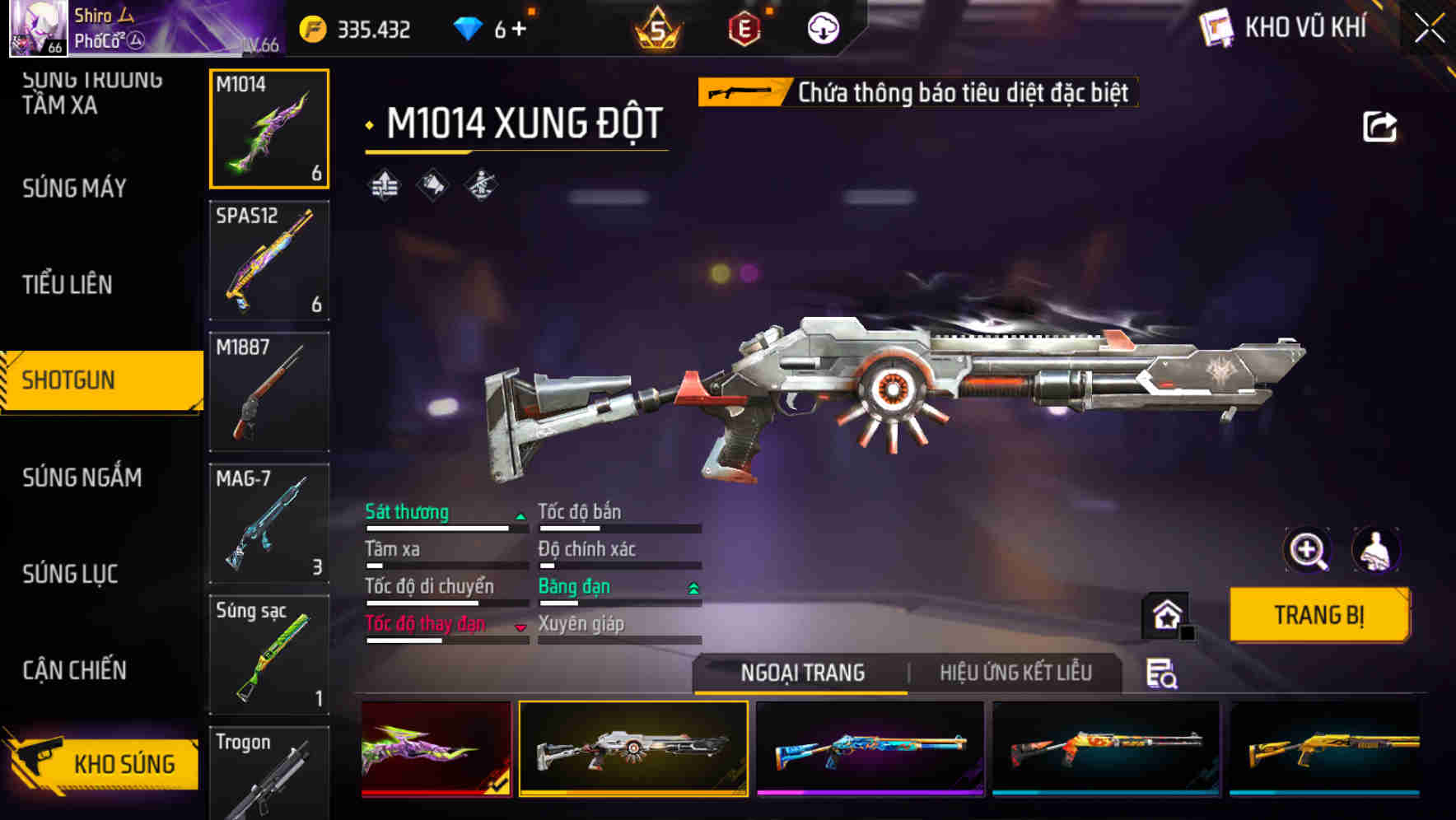The width and height of the screenshot is (1456, 820).
Task: Open the NGOẠI TRANG skins tab
Action: [802, 673]
